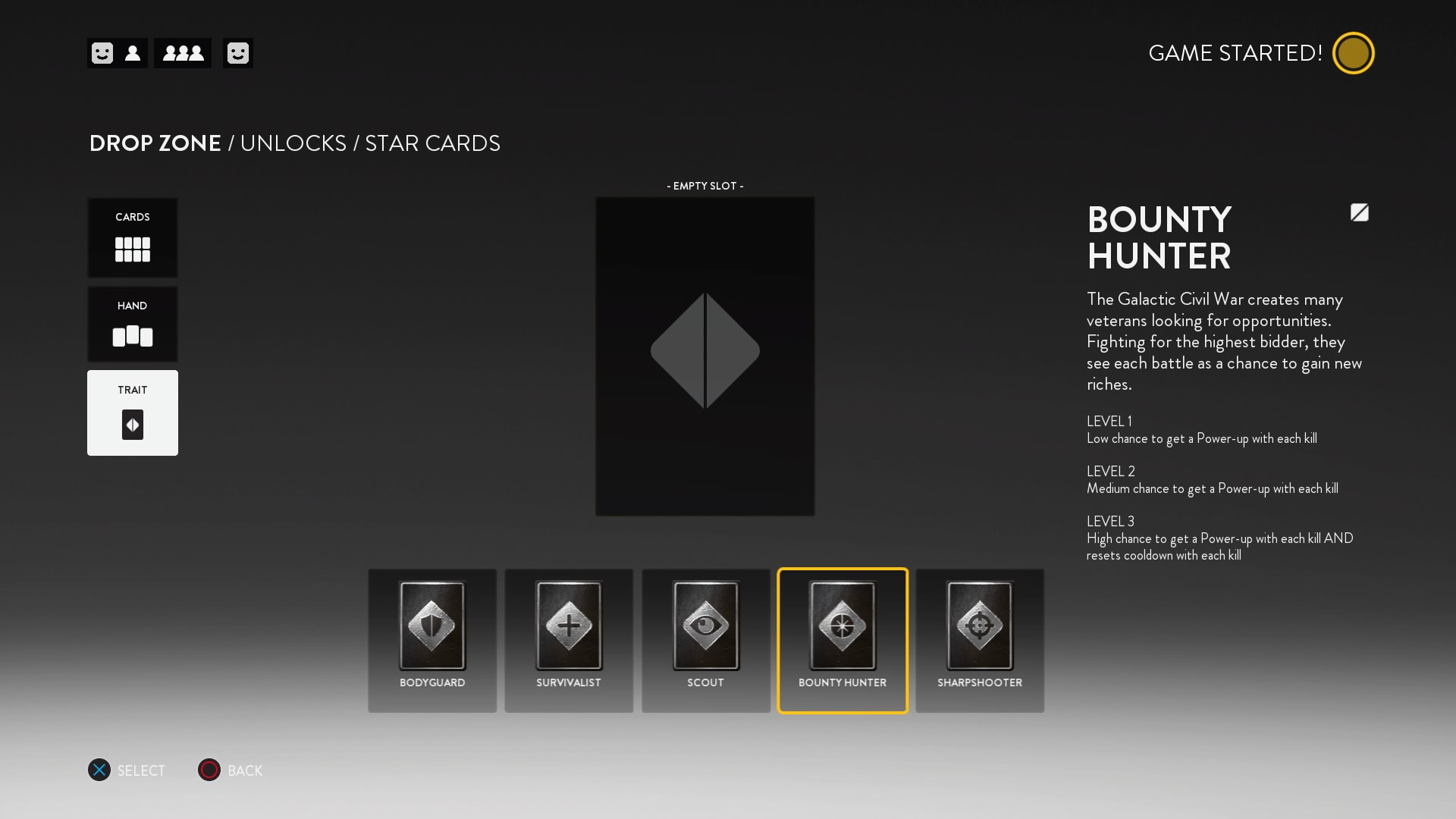Viewport: 1456px width, 819px height.
Task: Open the DROP ZONE breadcrumb entry
Action: point(154,143)
